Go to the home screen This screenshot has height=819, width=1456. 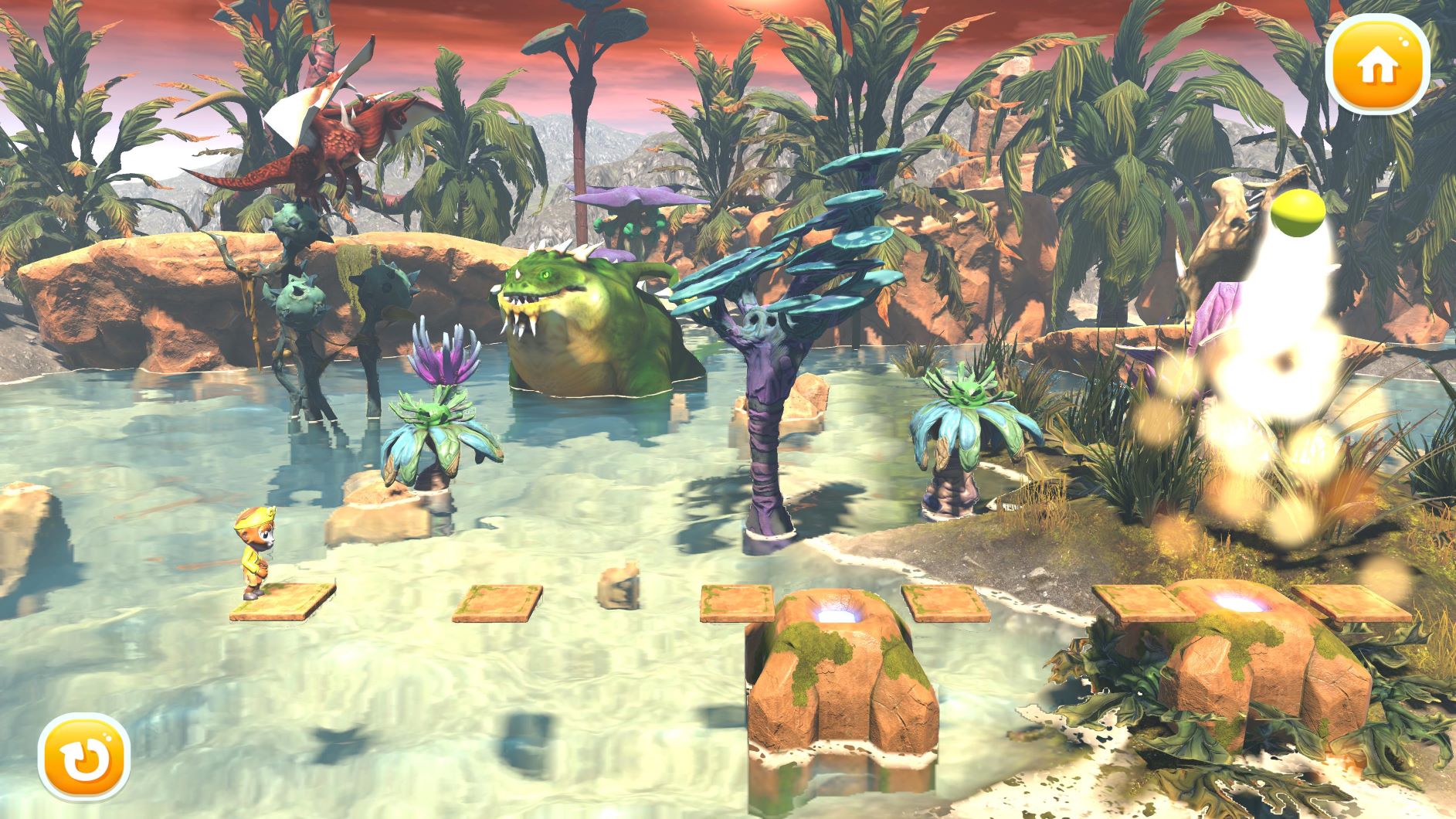1378,67
